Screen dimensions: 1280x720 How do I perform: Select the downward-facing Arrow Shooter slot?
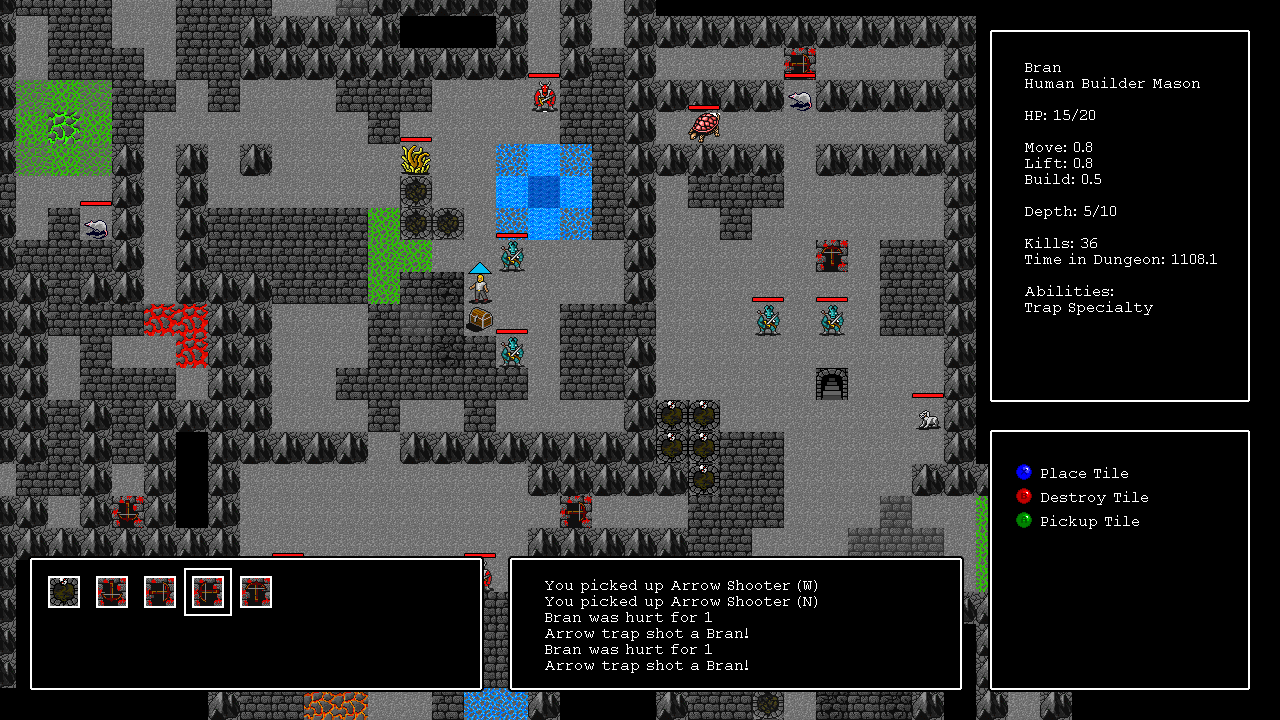(112, 592)
